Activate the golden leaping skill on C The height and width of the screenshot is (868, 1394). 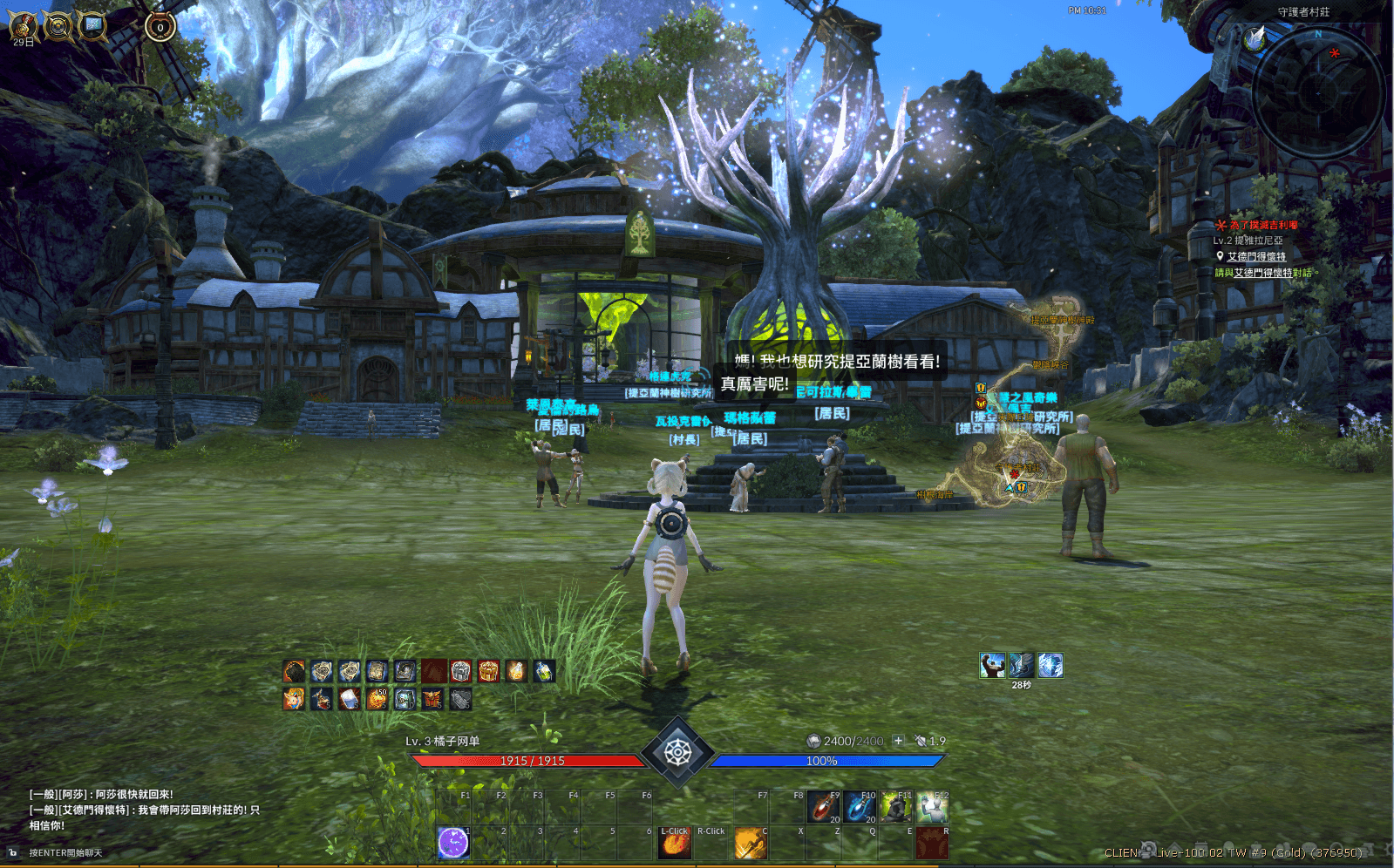point(750,843)
